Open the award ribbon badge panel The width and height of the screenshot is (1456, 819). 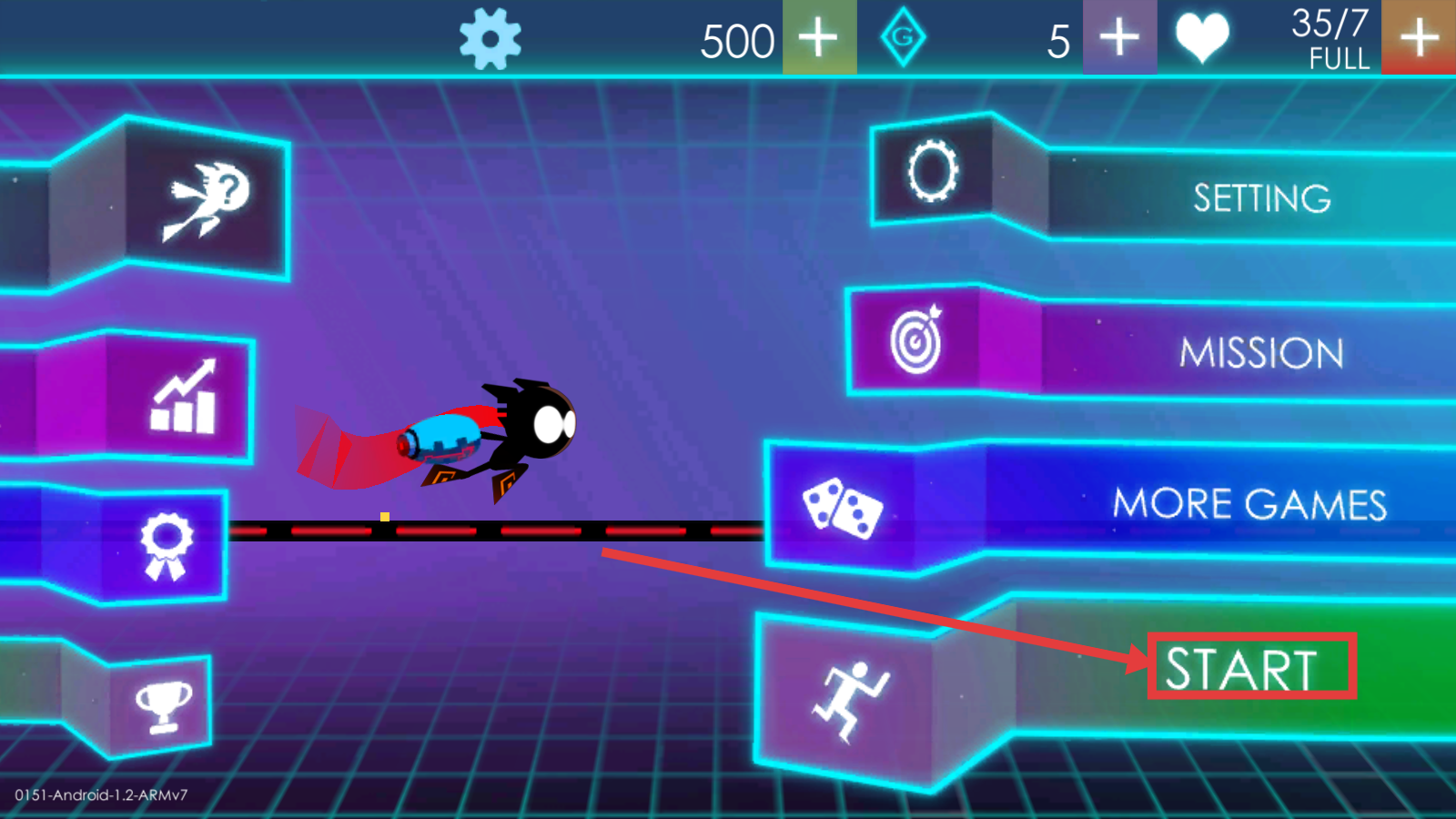166,545
